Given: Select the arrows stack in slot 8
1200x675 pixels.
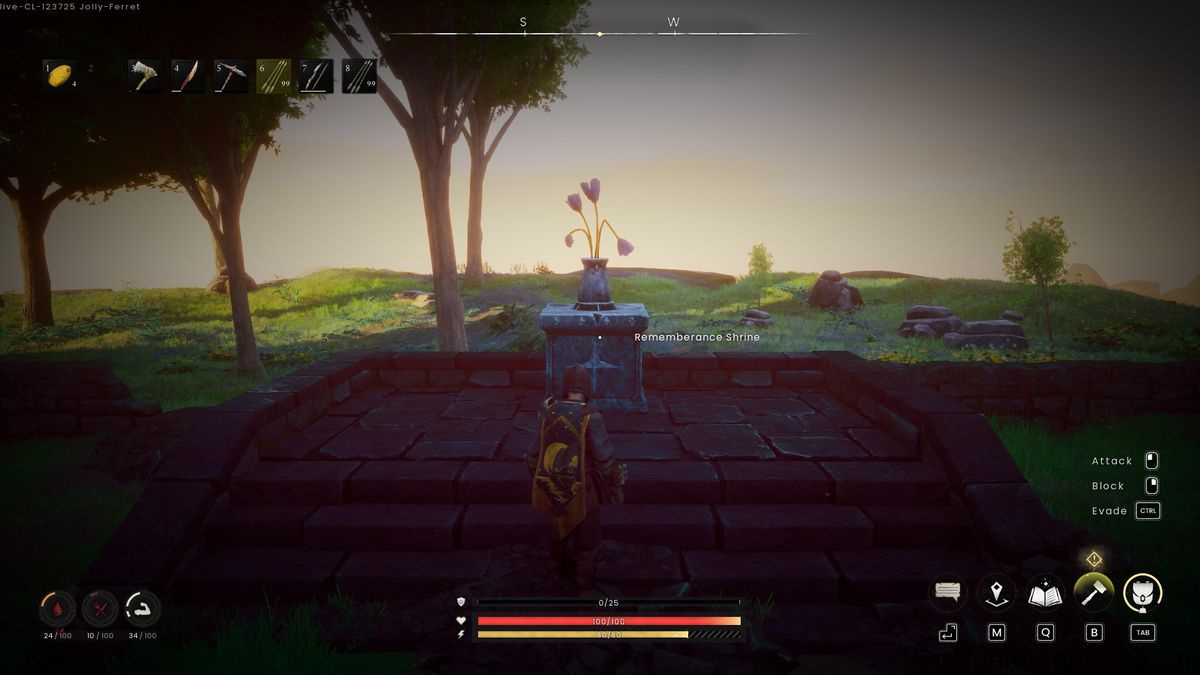Looking at the screenshot, I should (x=360, y=76).
